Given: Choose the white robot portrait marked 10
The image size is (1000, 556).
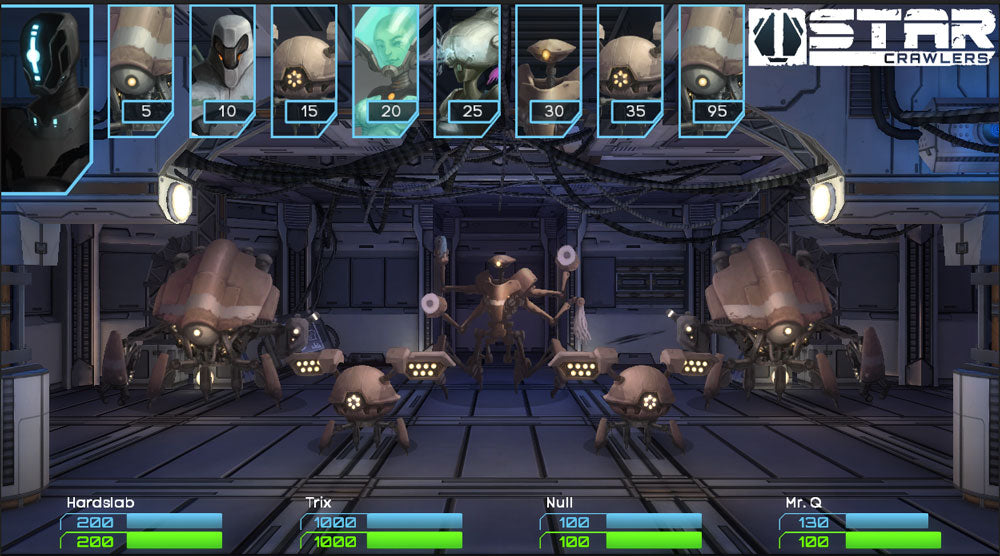Looking at the screenshot, I should pos(222,70).
